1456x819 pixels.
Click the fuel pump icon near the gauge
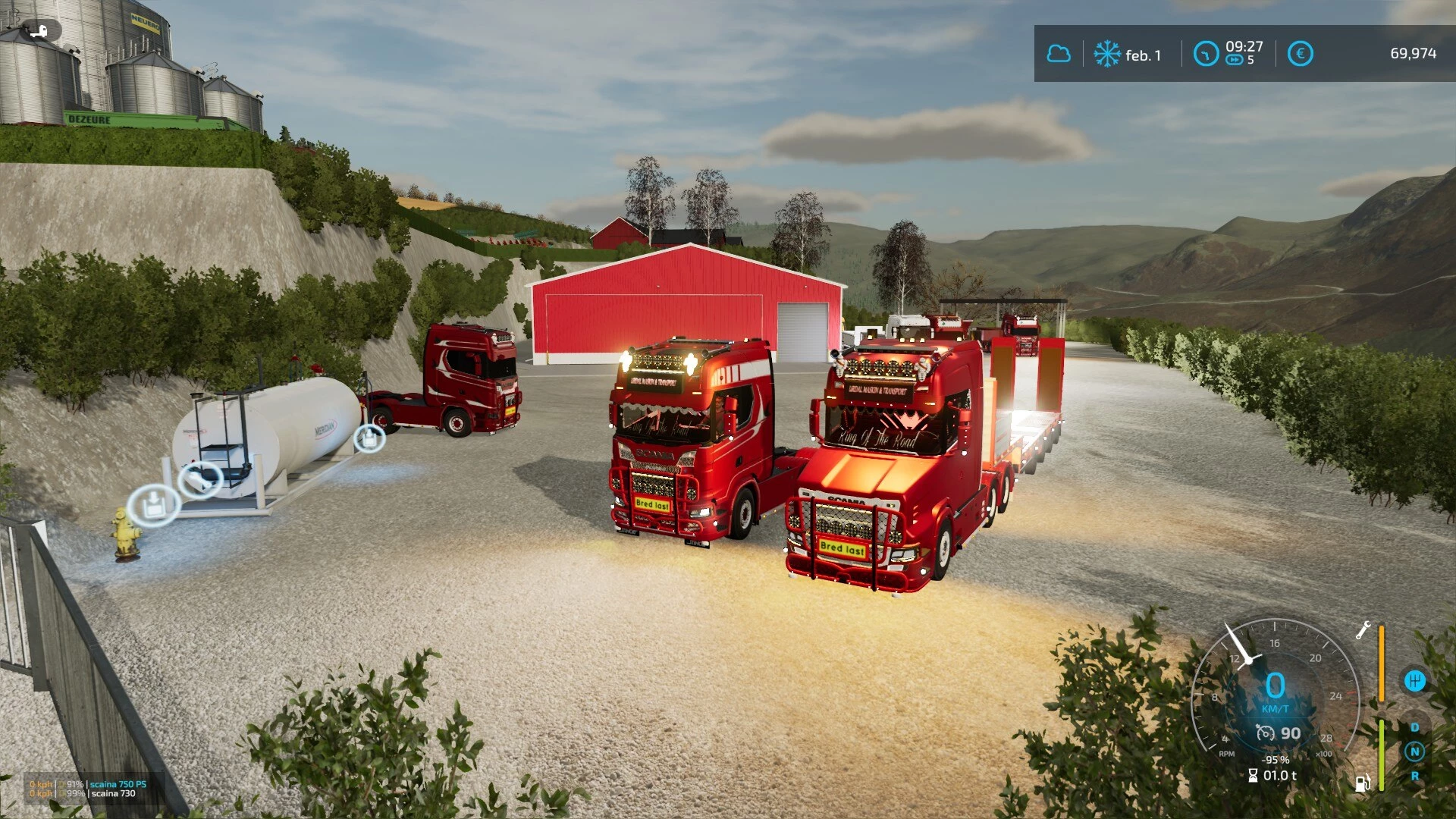[1362, 783]
